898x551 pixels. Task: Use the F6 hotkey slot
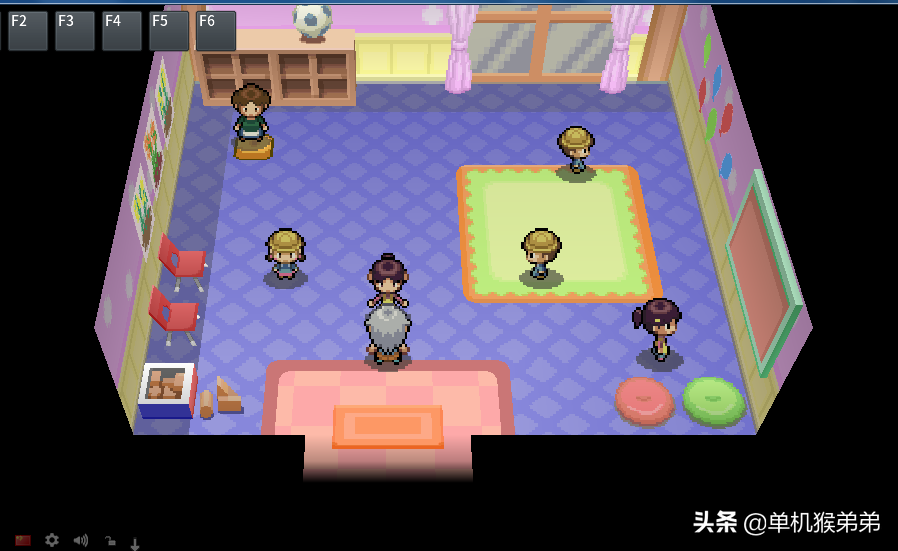pyautogui.click(x=215, y=31)
